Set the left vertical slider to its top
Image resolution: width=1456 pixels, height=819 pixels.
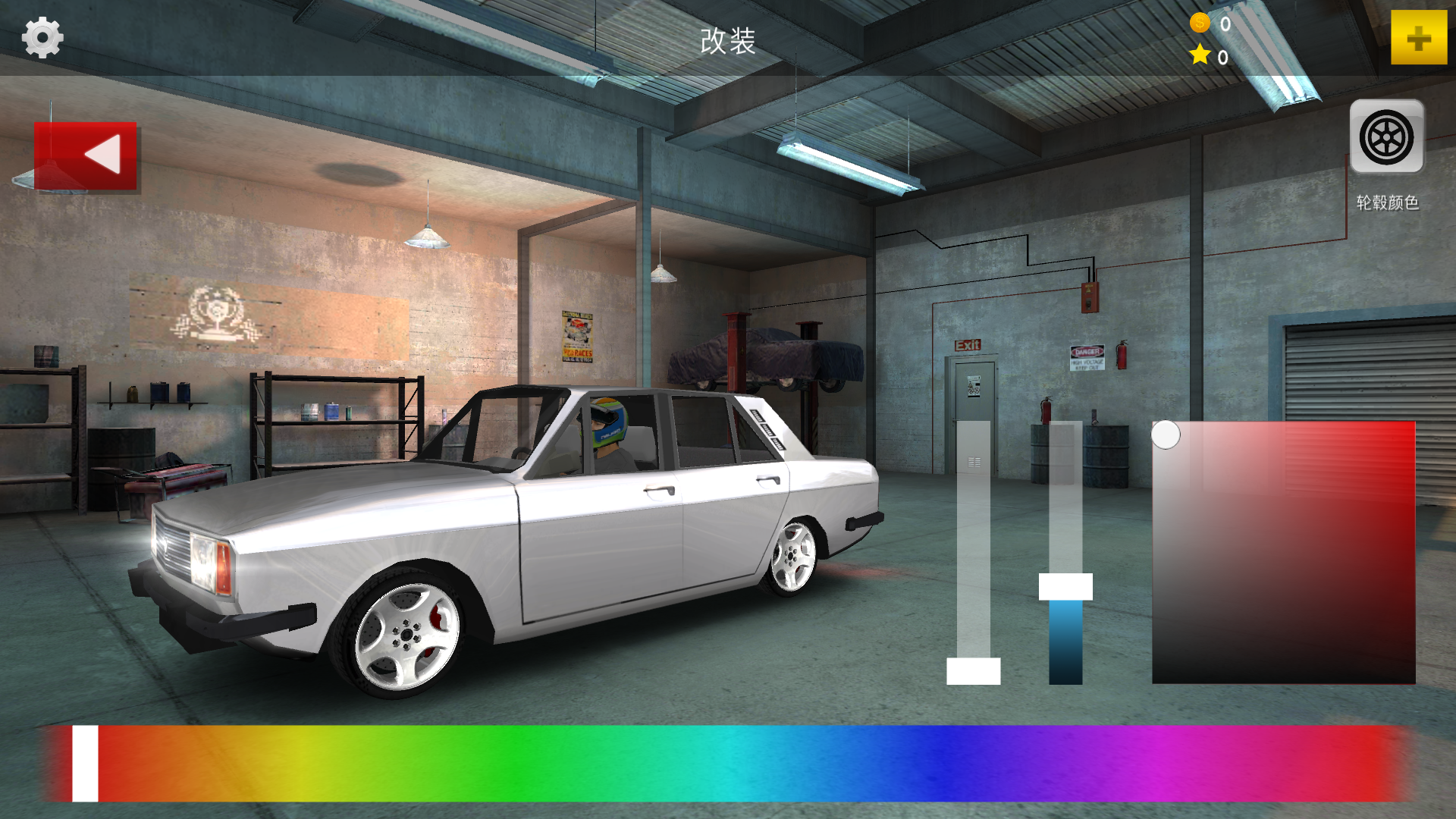tap(973, 426)
